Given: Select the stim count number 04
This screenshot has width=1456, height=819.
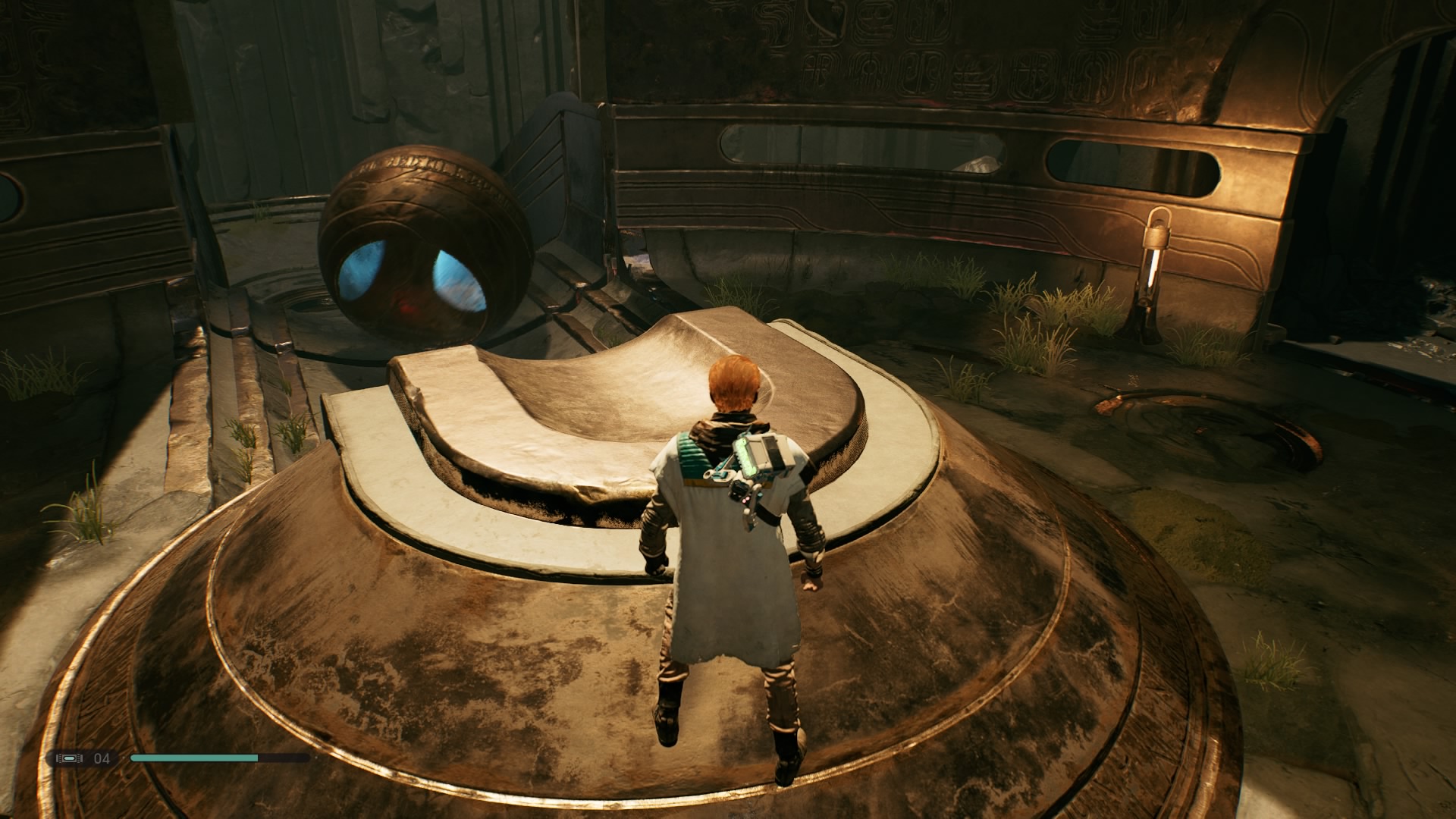Looking at the screenshot, I should pos(102,757).
